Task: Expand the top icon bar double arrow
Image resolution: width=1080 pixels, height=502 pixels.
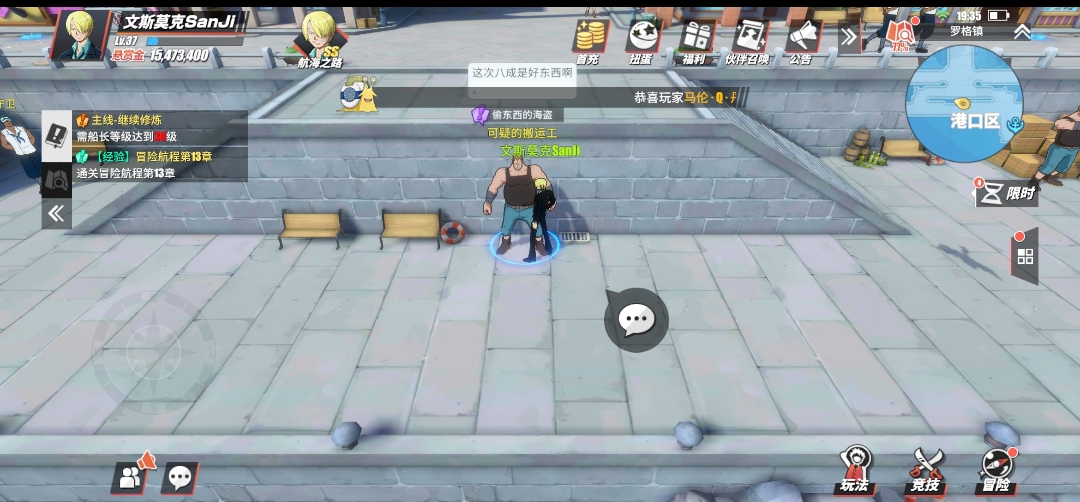Action: 849,37
